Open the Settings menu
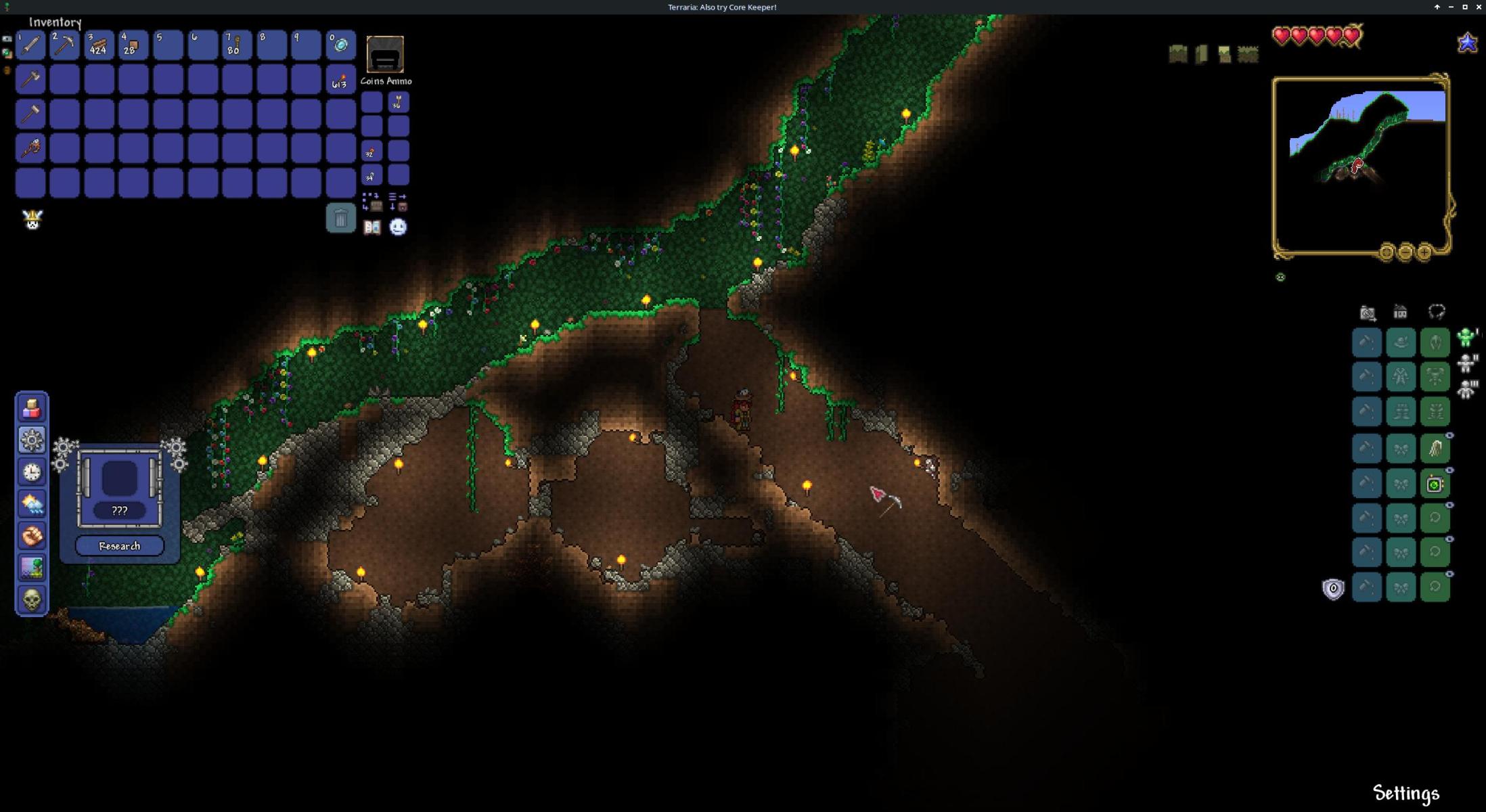 pyautogui.click(x=1405, y=793)
